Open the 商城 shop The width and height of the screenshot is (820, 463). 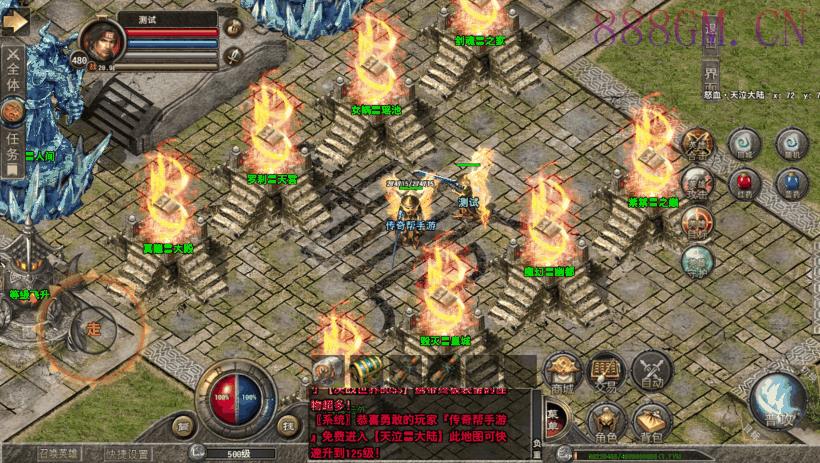[562, 373]
